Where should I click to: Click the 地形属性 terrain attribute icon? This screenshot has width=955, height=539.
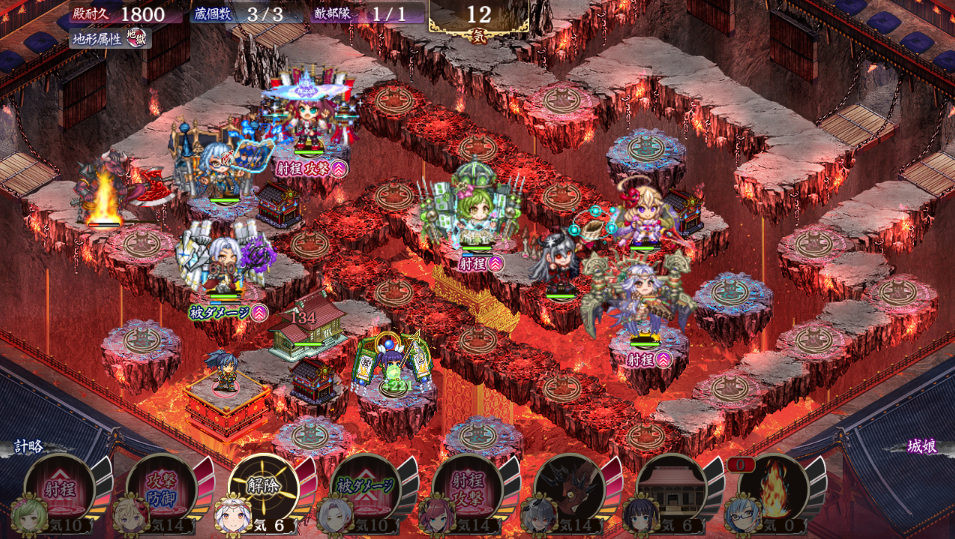136,39
